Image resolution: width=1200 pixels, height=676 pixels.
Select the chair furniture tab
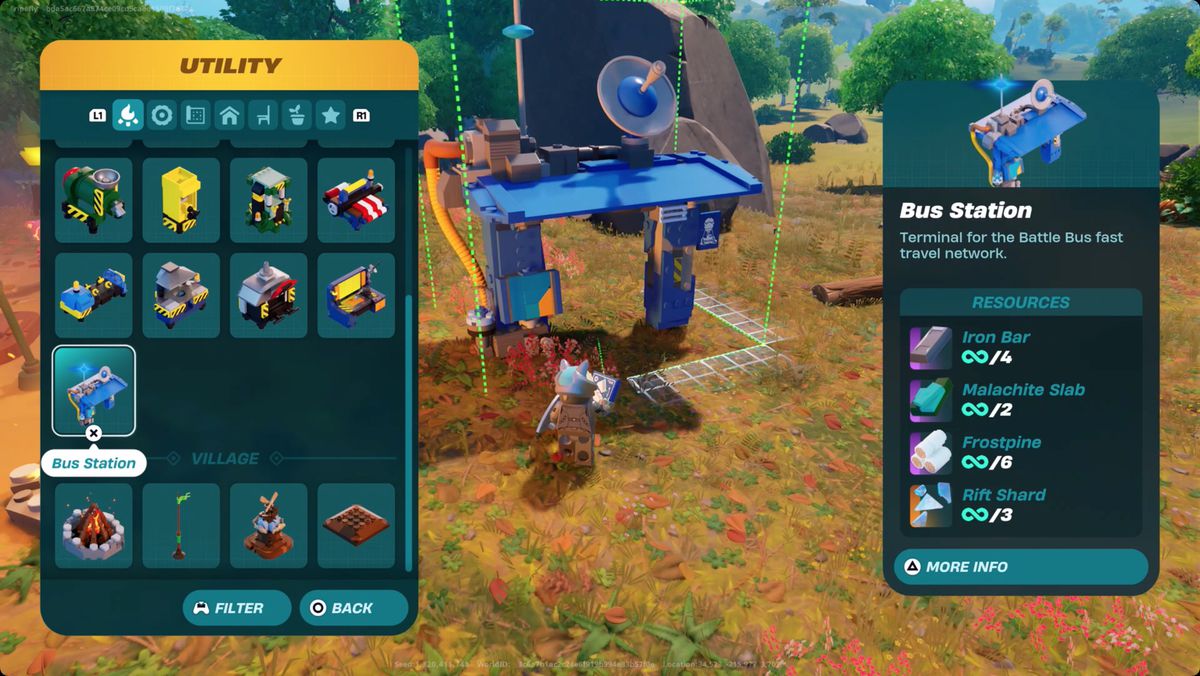(263, 116)
